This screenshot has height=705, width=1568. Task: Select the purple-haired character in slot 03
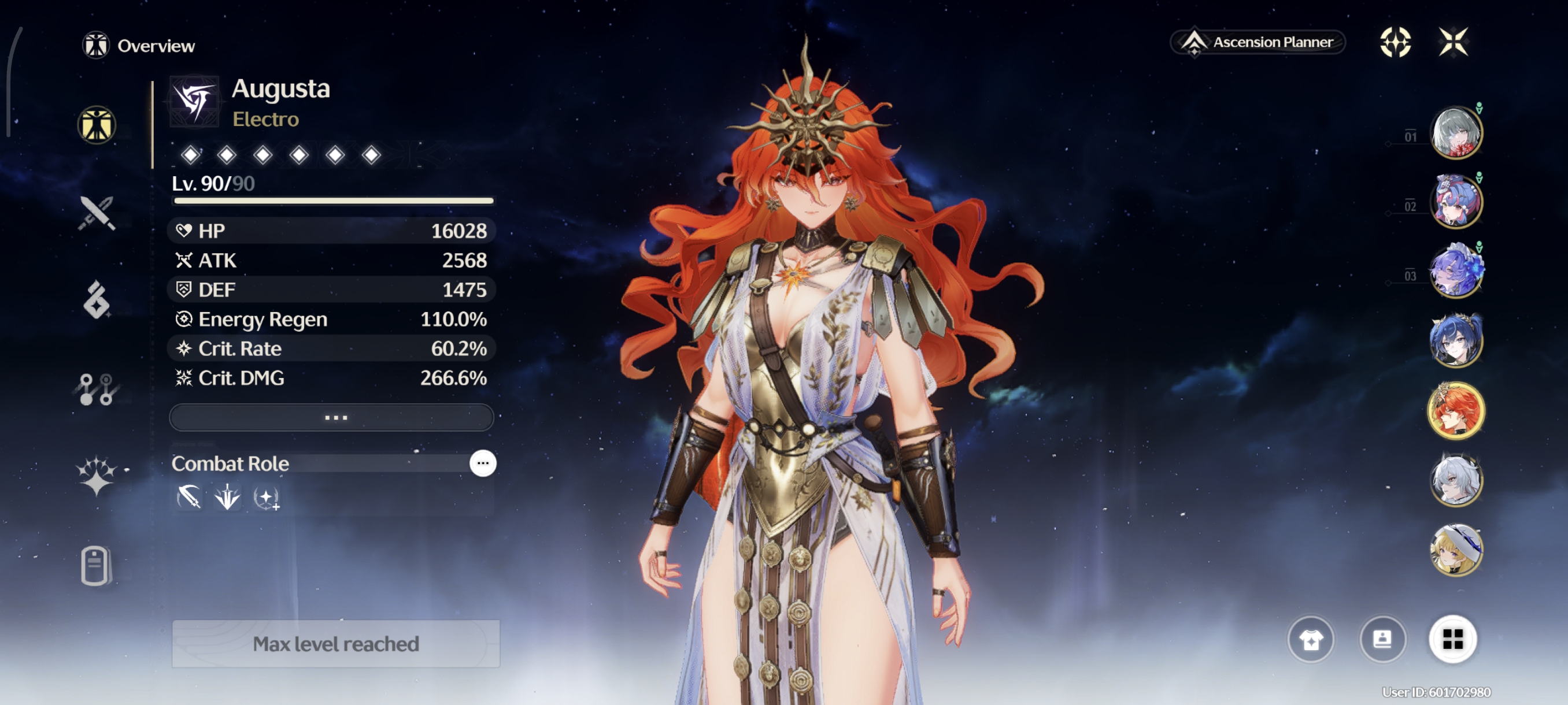point(1455,271)
